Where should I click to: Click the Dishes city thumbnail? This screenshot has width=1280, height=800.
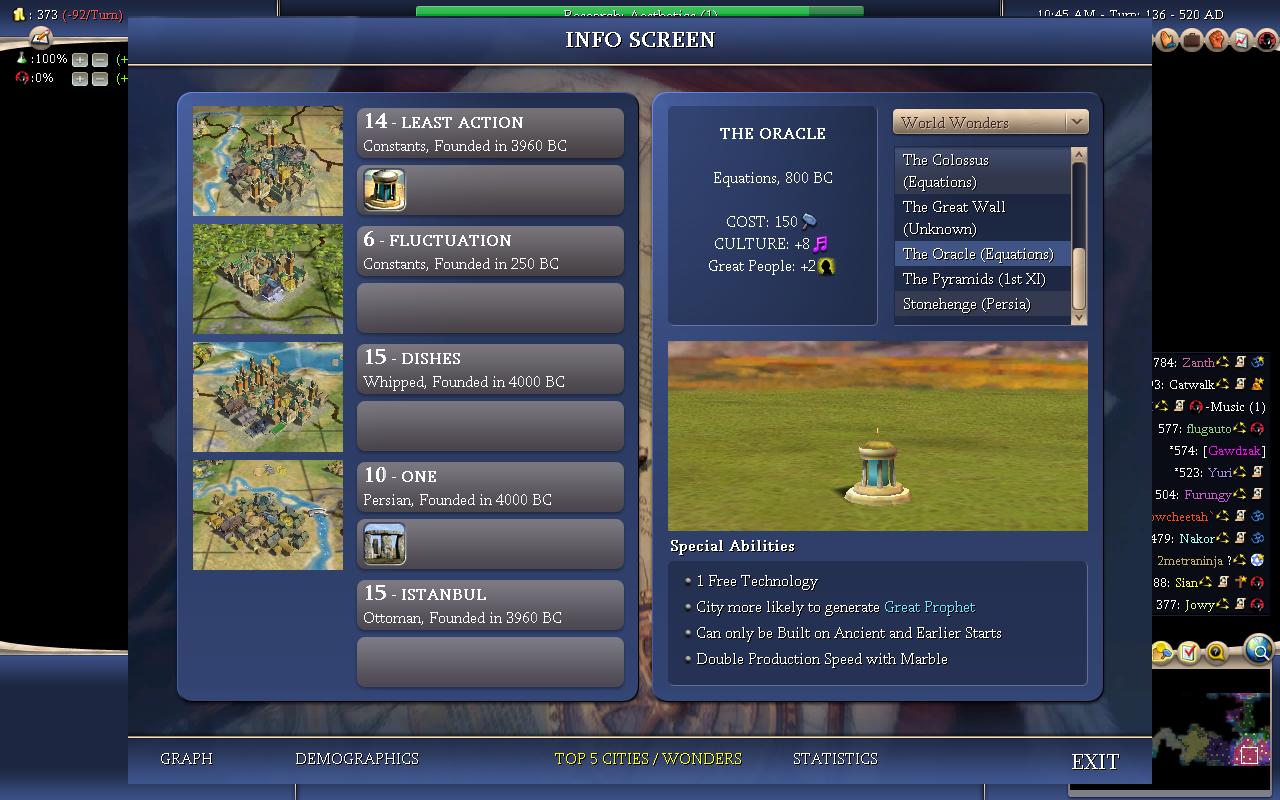268,397
